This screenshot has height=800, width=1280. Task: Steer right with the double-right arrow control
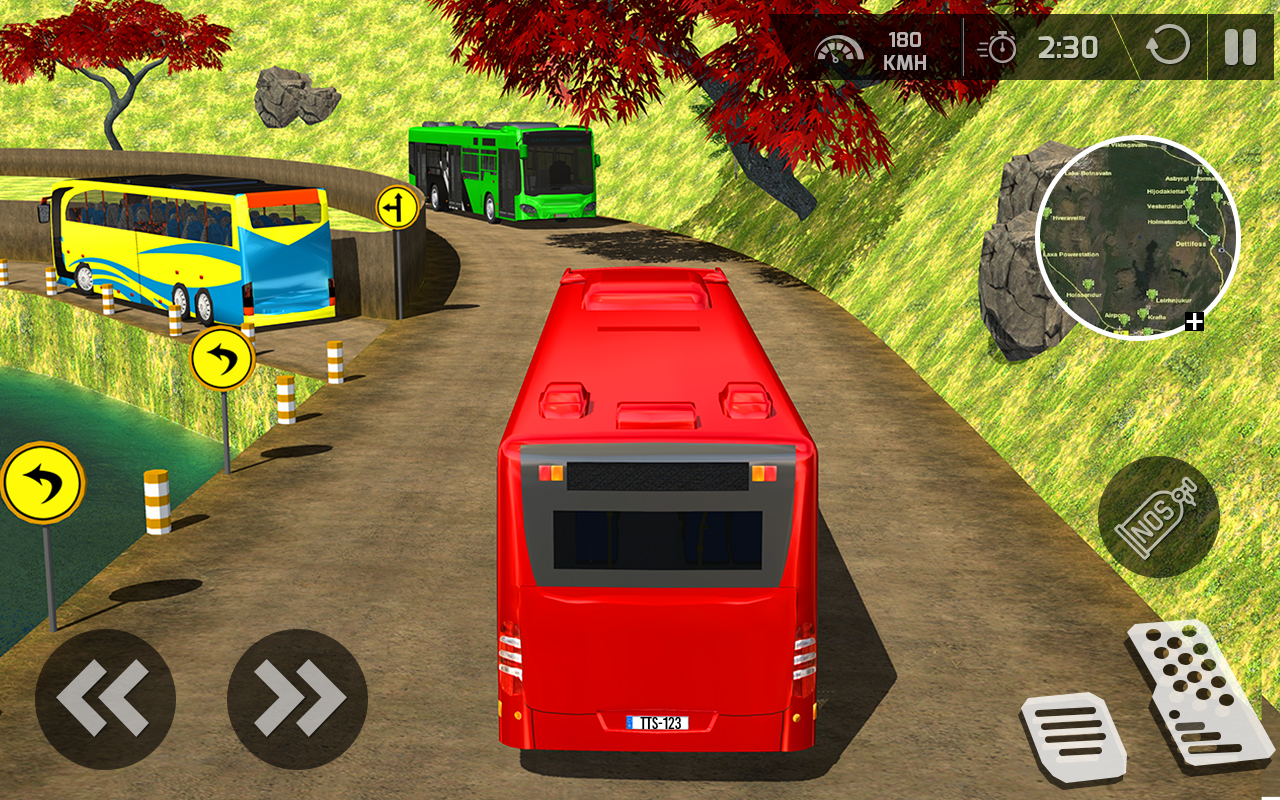tap(295, 697)
